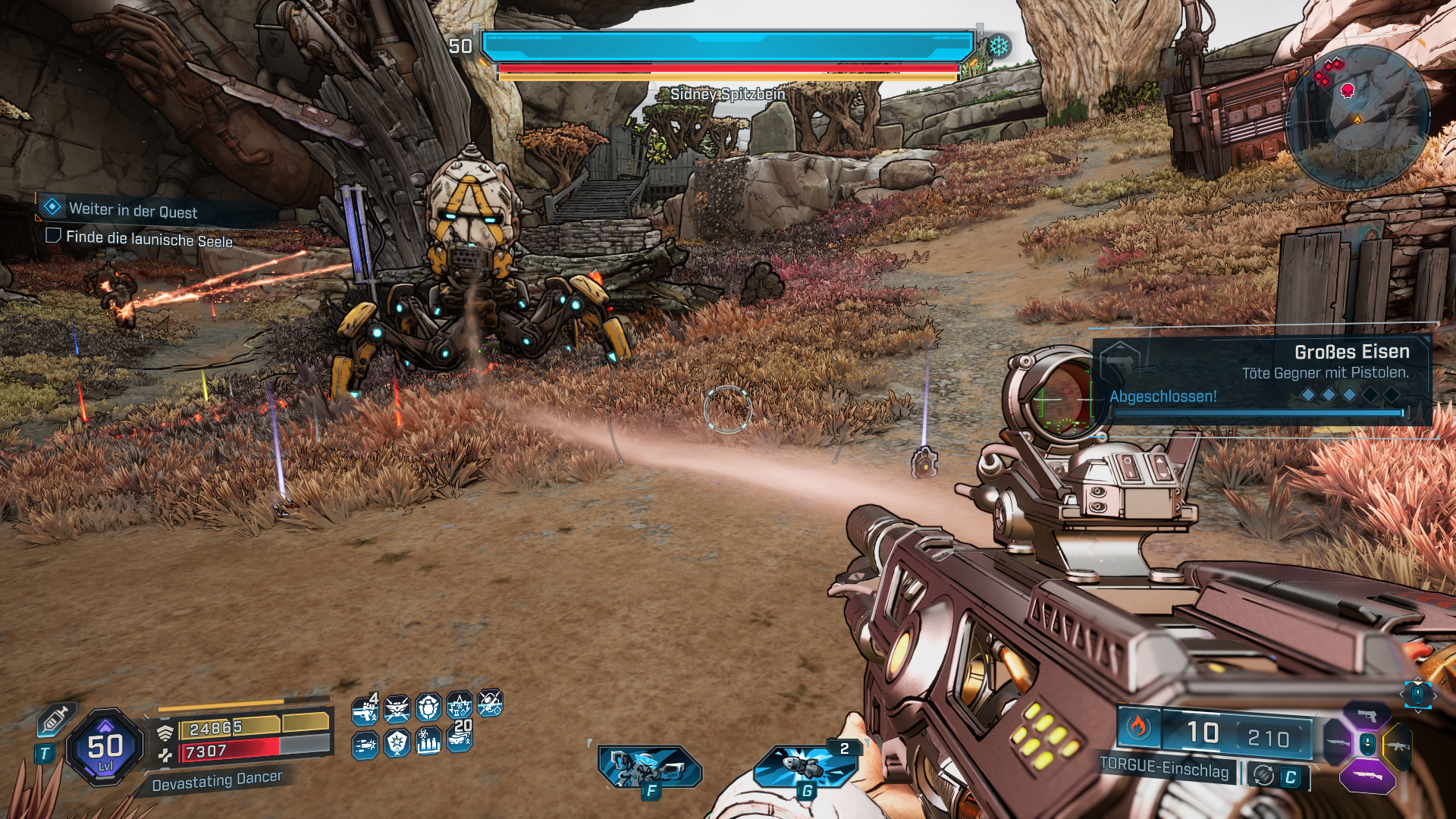Inspect the biohazard ammo buff icon
Viewport: 1456px width, 819px height.
pyautogui.click(x=428, y=742)
